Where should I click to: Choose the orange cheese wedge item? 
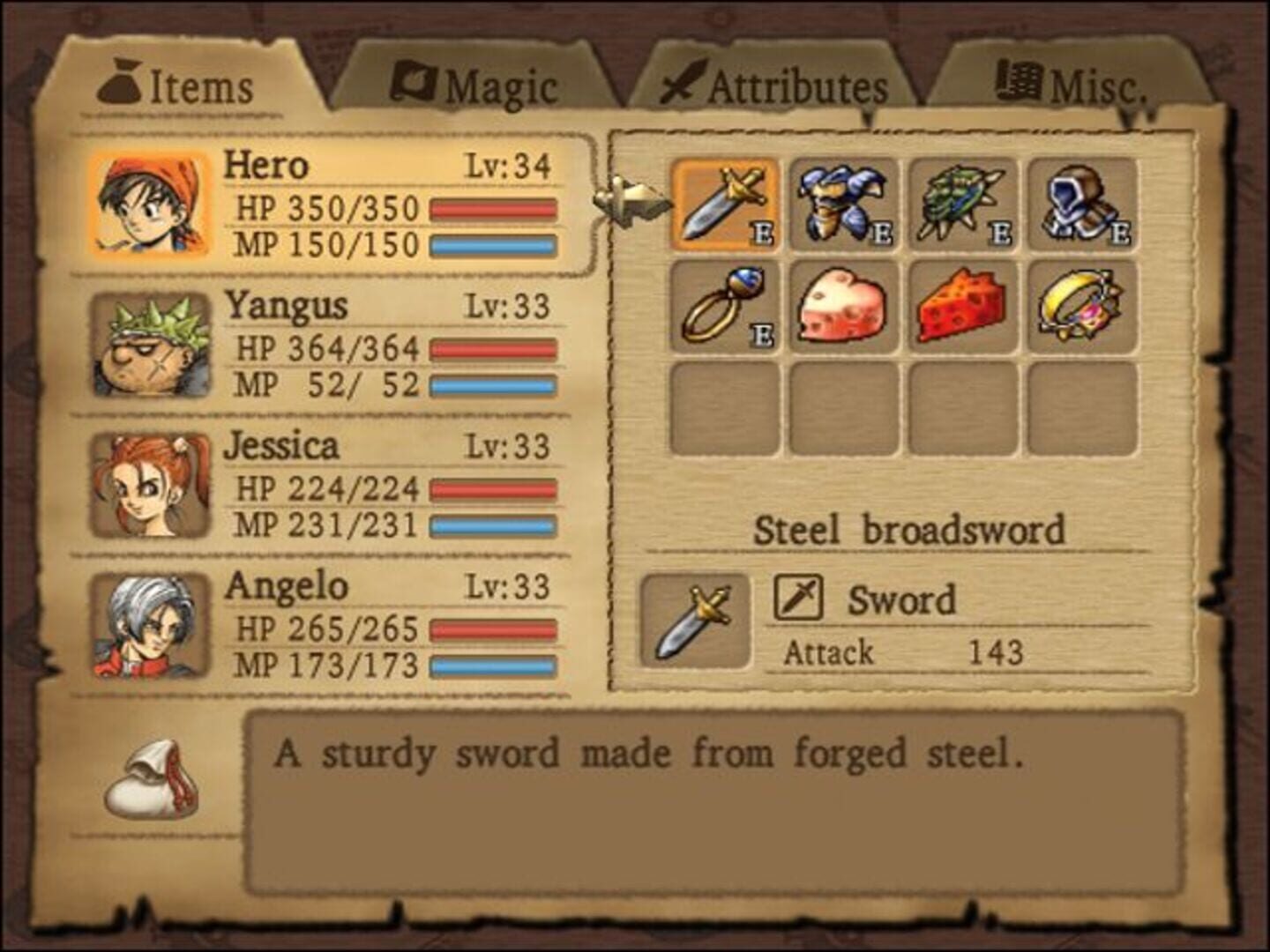[963, 306]
